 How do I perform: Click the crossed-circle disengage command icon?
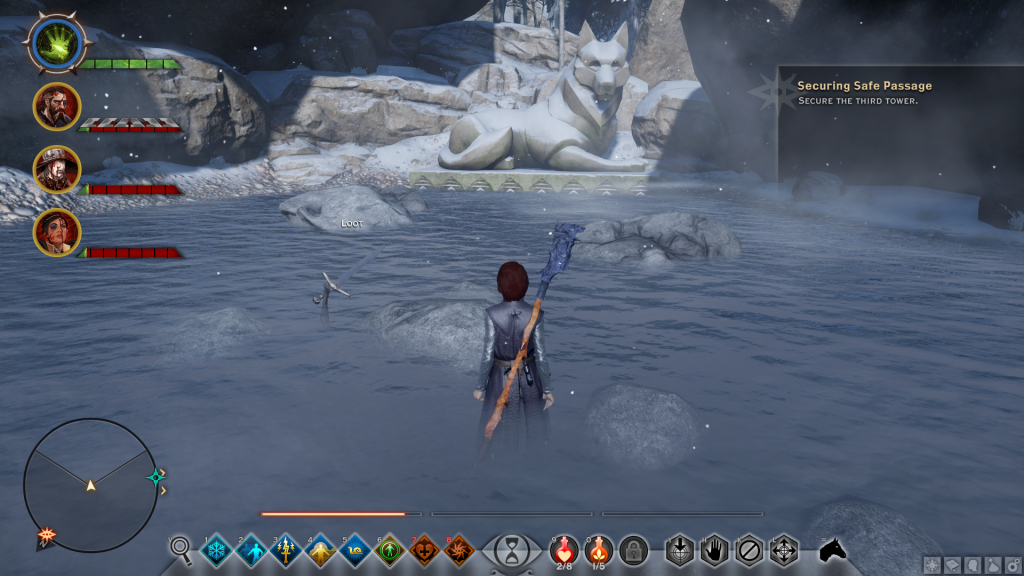[749, 550]
